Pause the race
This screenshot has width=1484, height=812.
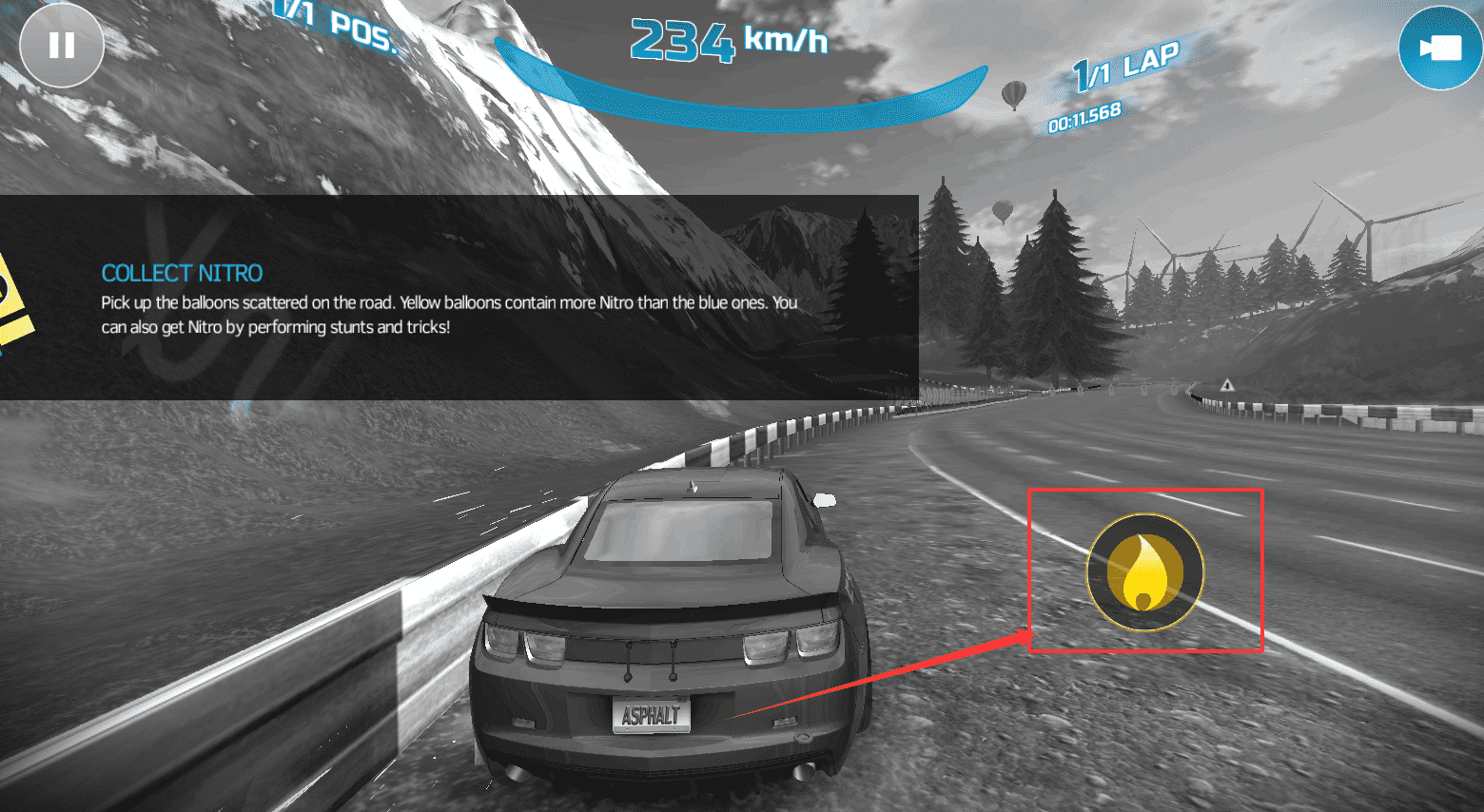click(62, 46)
